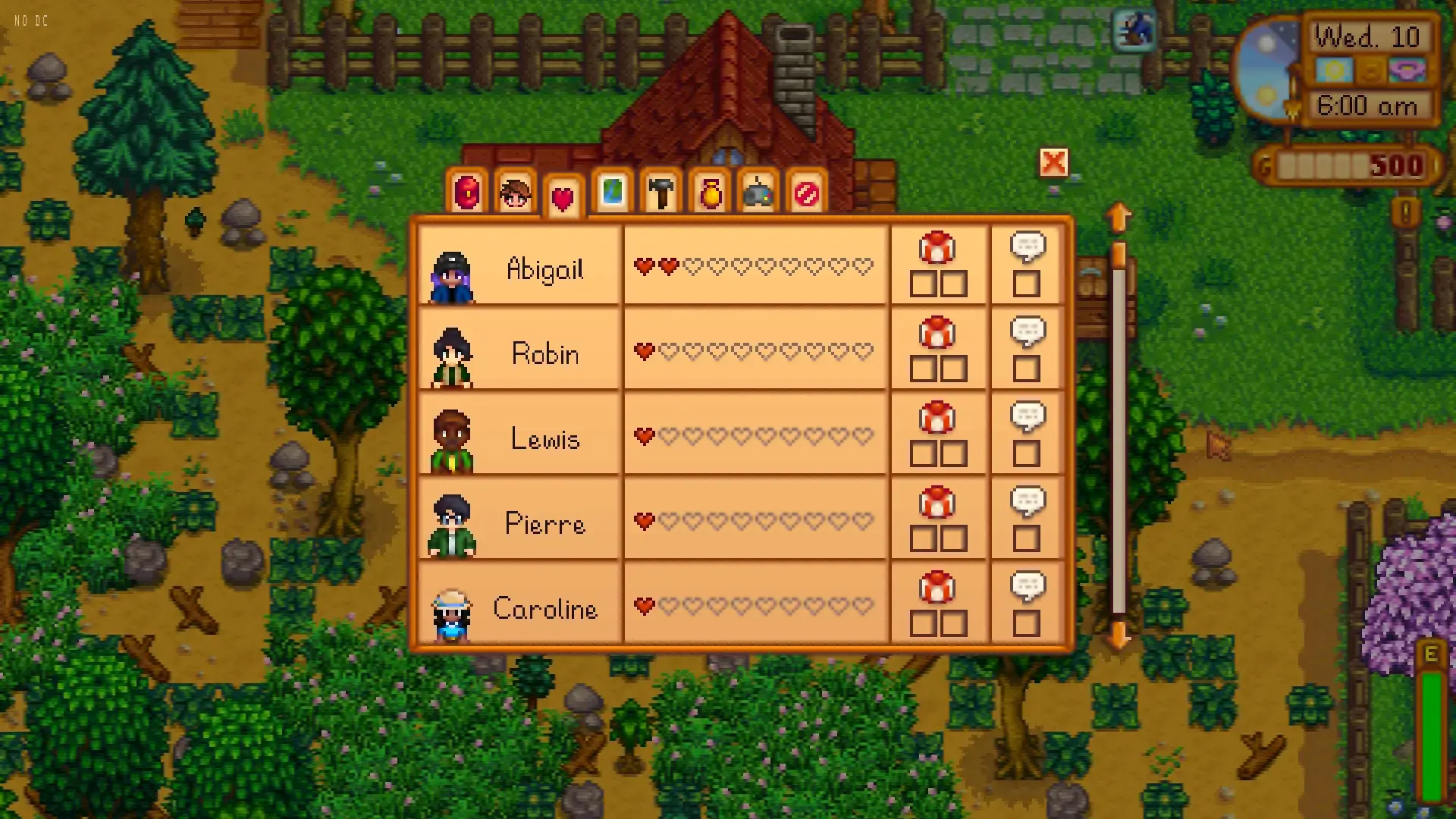Viewport: 1456px width, 819px height.
Task: Switch to the Skills tab
Action: pos(516,192)
